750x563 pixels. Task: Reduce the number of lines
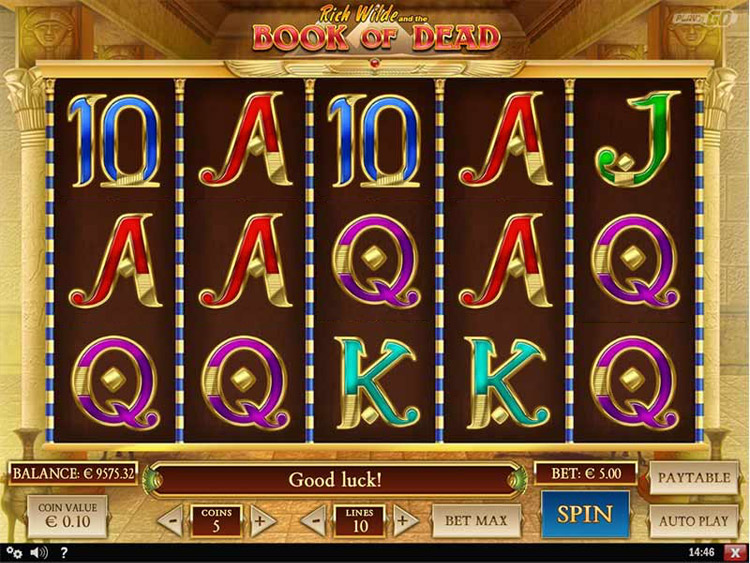tap(313, 520)
